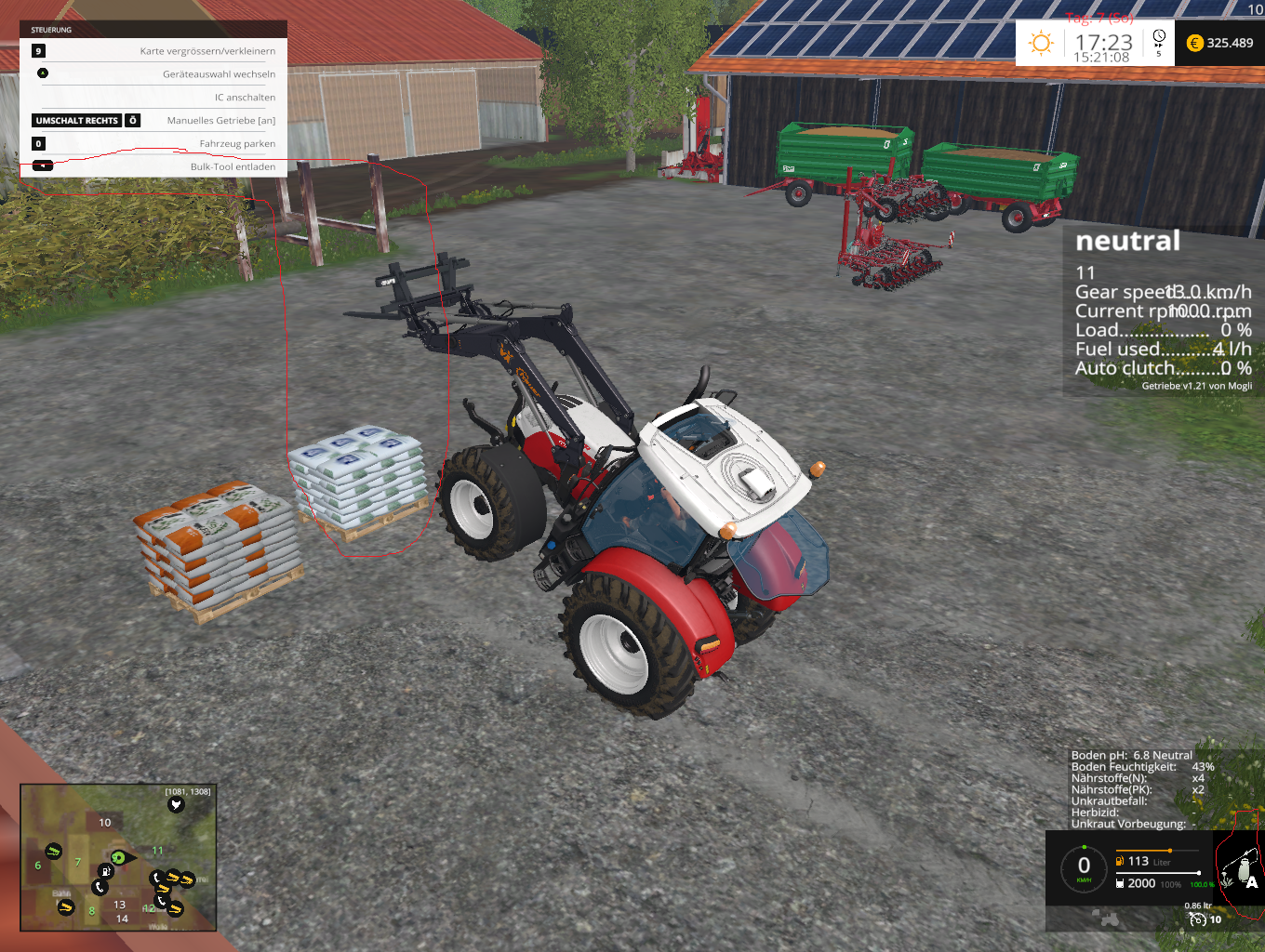Viewport: 1265px width, 952px height.
Task: Toggle the time acceleration clock icon
Action: [1159, 38]
